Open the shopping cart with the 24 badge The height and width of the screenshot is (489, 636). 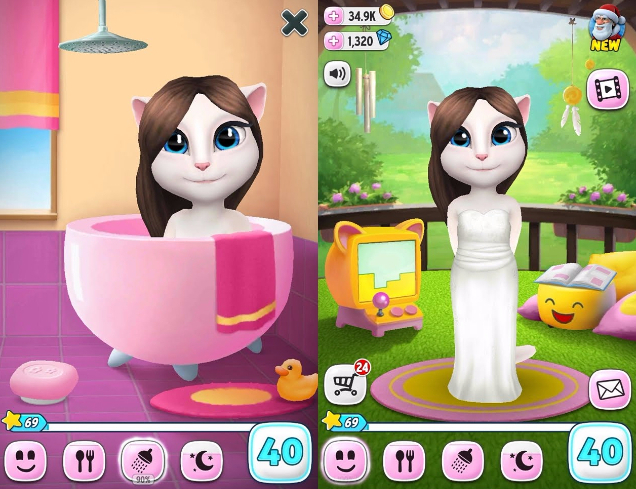tap(343, 384)
